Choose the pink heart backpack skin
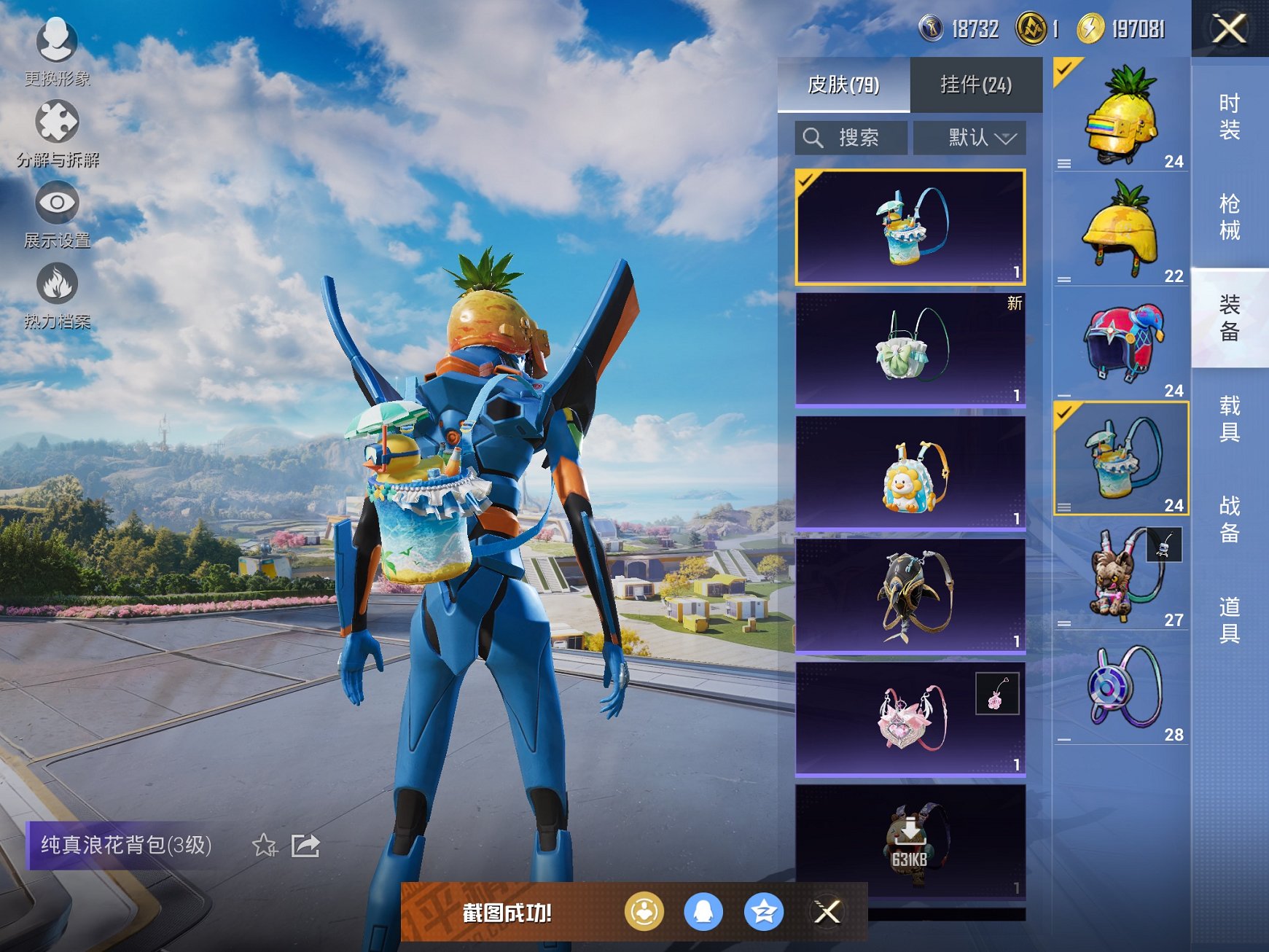Viewport: 1269px width, 952px height. point(910,718)
